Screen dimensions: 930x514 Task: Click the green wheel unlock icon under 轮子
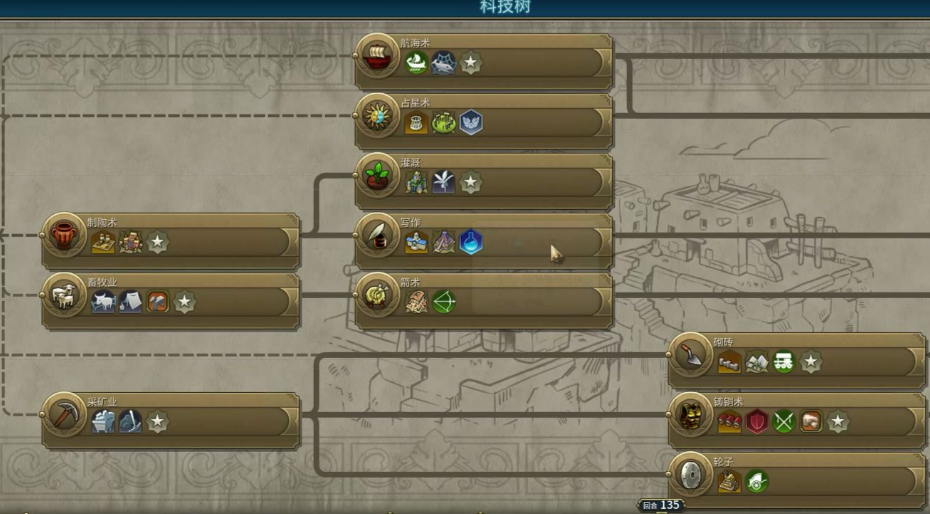tap(757, 482)
